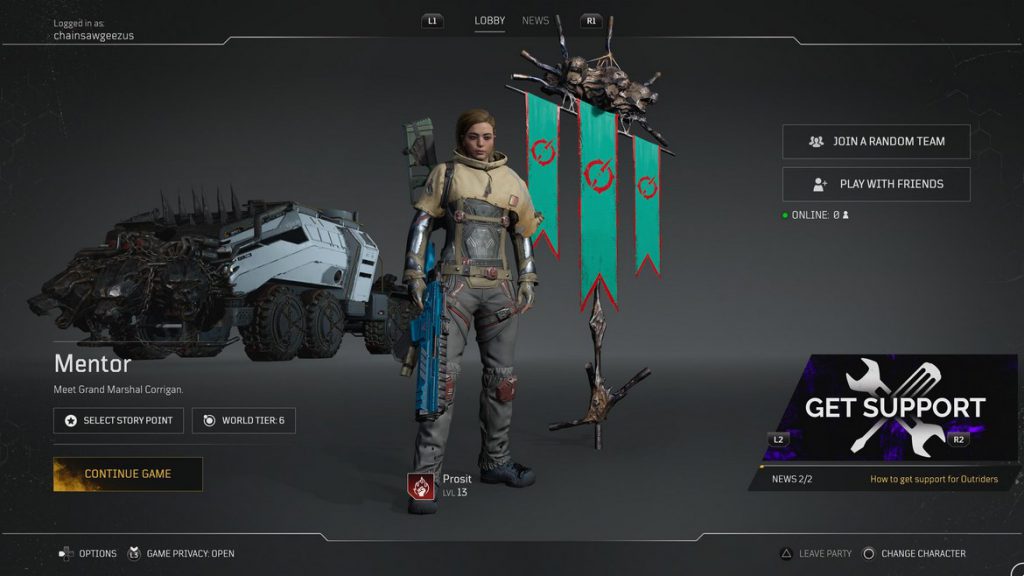Open the Select Story Point menu
Image resolution: width=1024 pixels, height=576 pixels.
[x=118, y=421]
